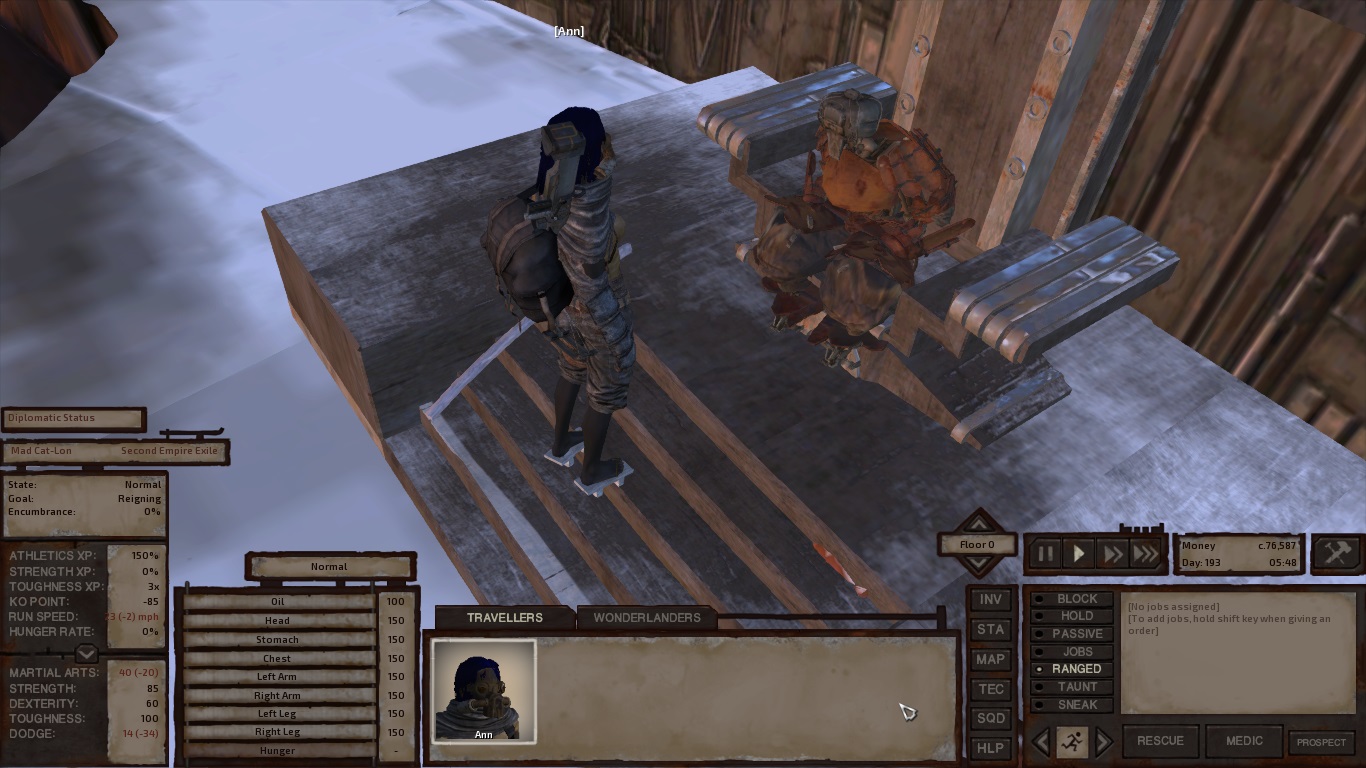Screen dimensions: 1366x768
Task: Expand extra character stats with the chevron
Action: click(x=86, y=654)
